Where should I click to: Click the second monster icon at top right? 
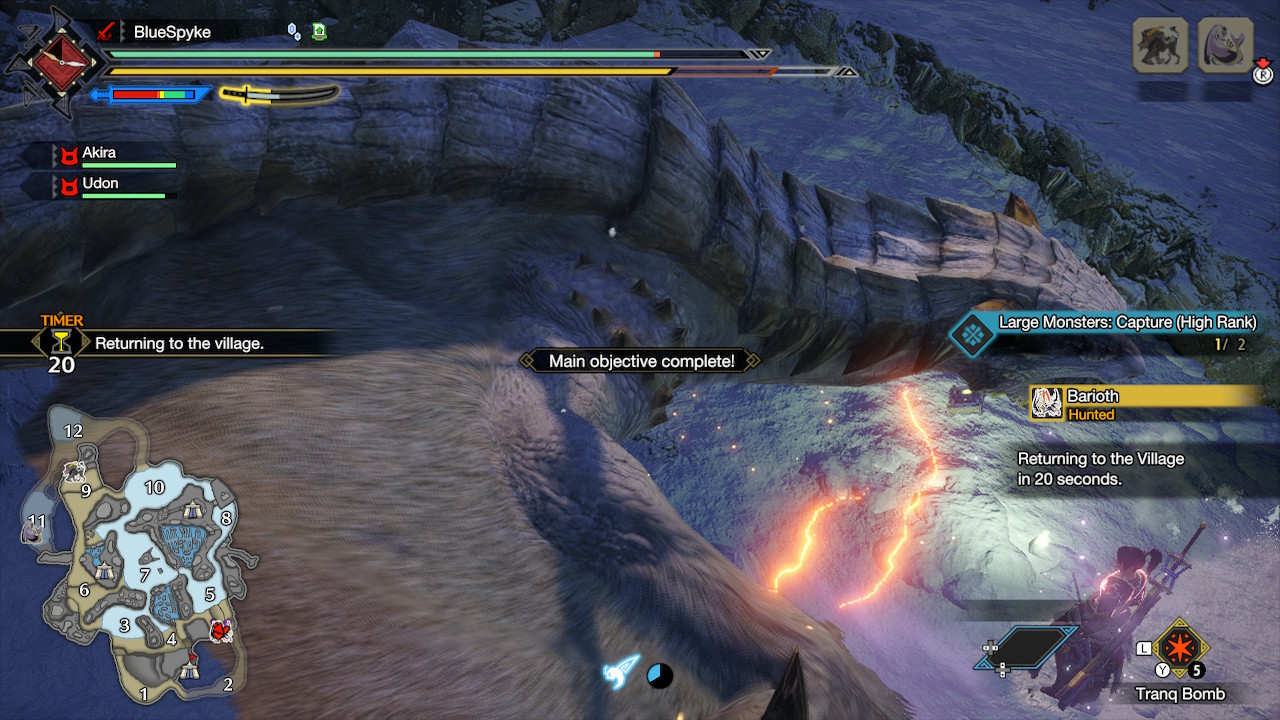click(x=1225, y=46)
